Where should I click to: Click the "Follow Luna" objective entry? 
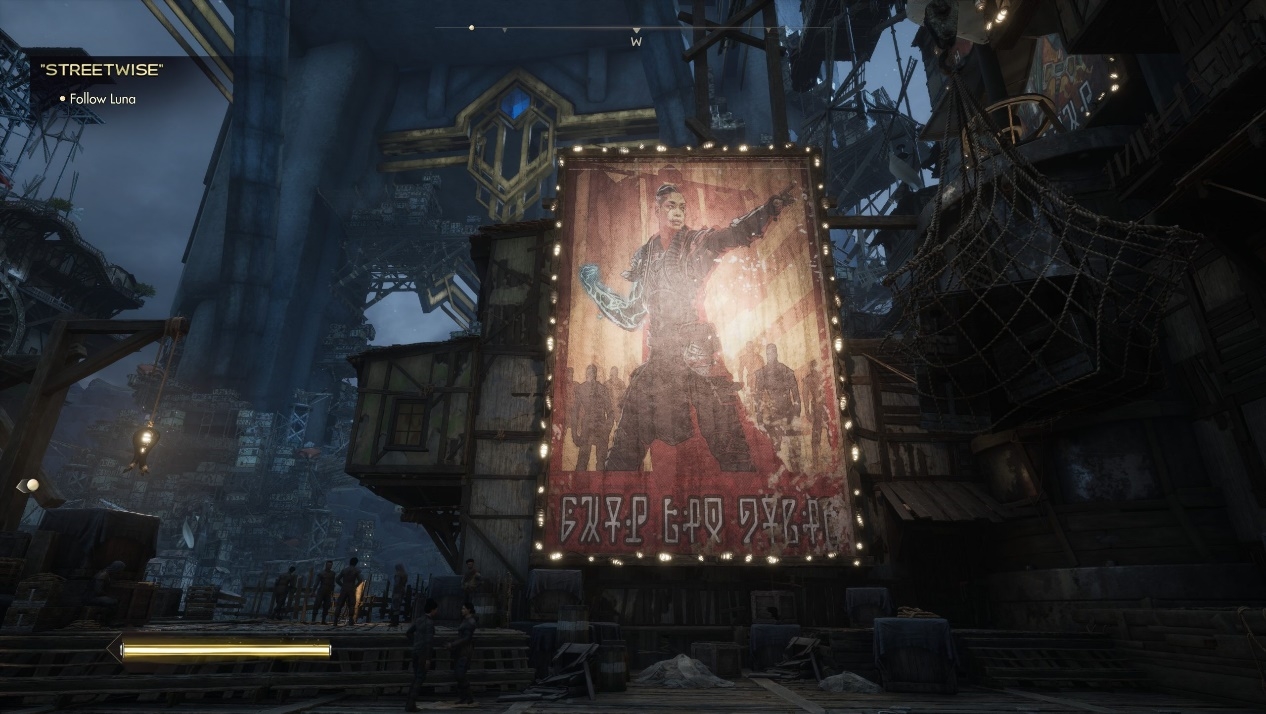pos(102,99)
